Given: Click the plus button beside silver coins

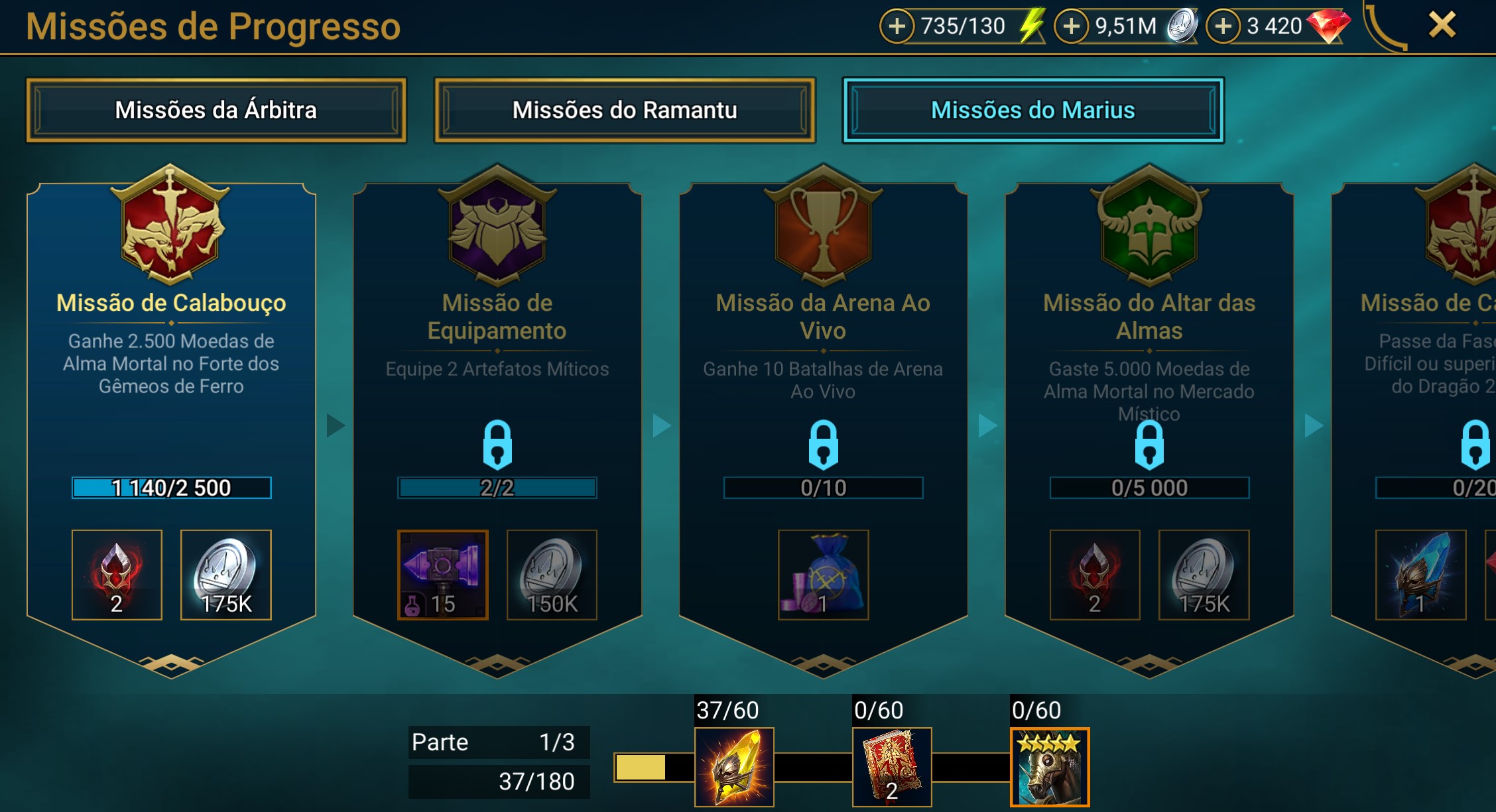Looking at the screenshot, I should 1071,27.
